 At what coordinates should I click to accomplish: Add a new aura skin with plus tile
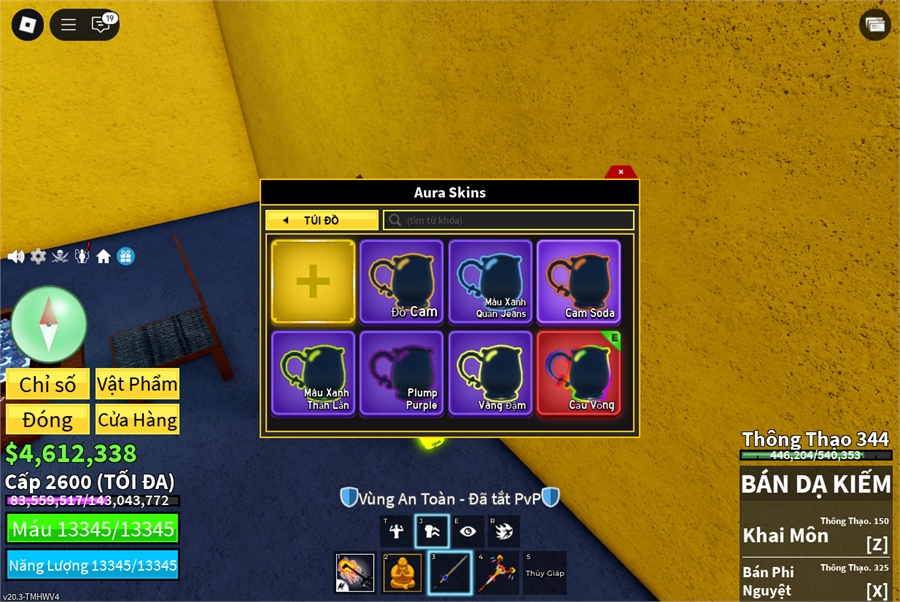click(x=313, y=282)
